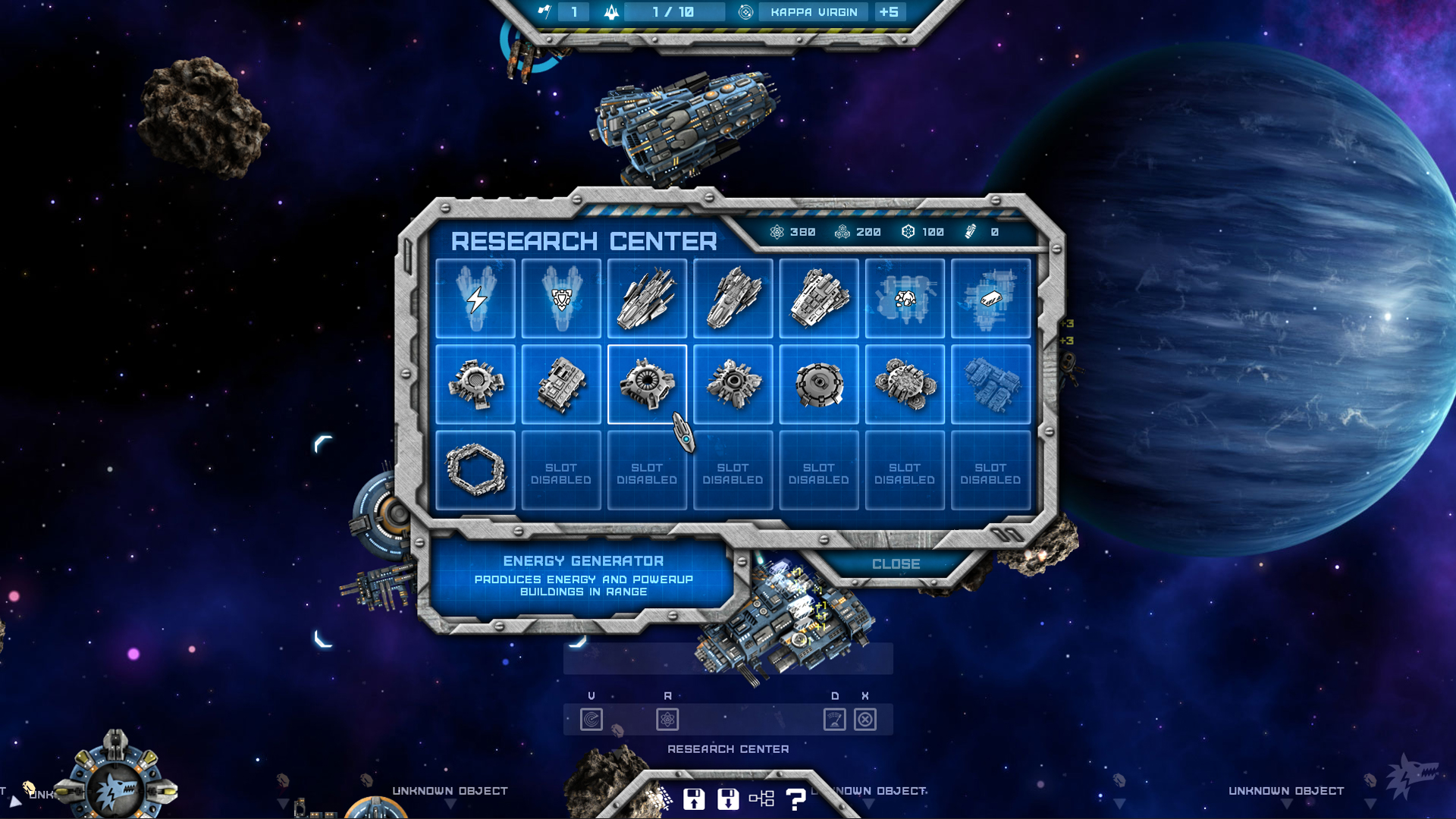Click the atom research icon above R
The width and height of the screenshot is (1456, 819).
(x=667, y=720)
